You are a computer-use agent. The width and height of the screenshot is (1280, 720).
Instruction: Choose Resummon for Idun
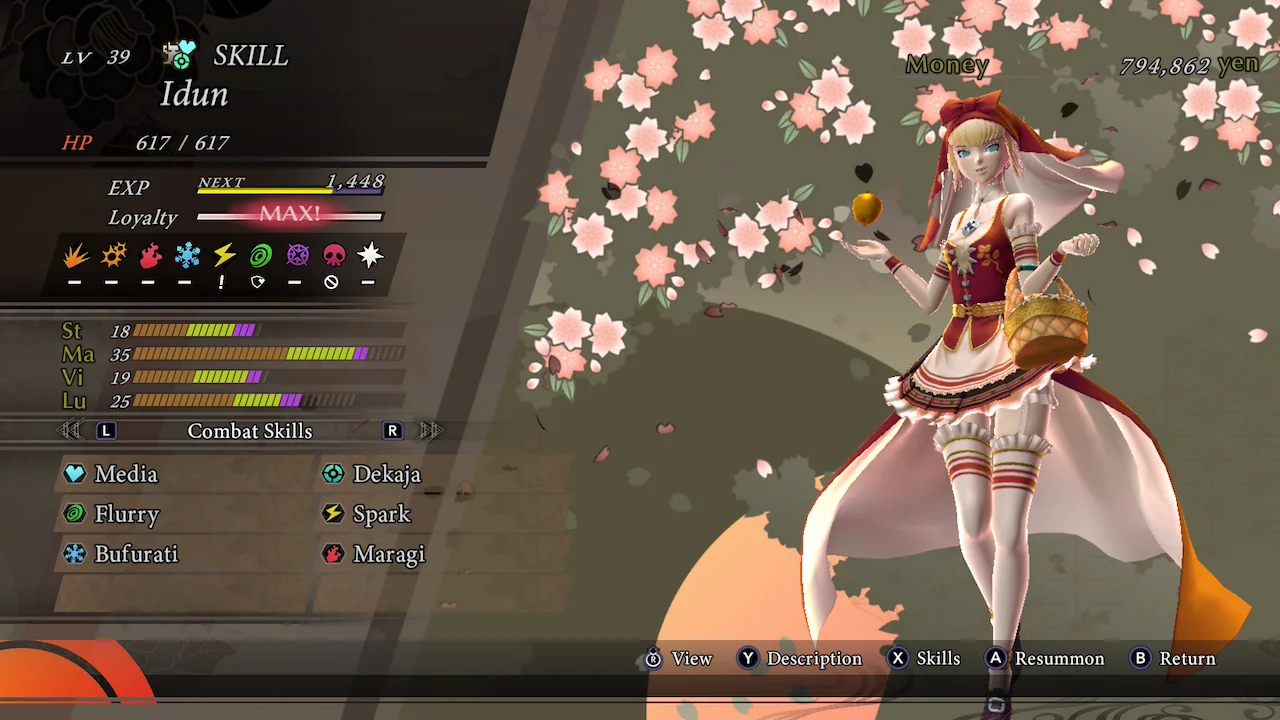coord(1045,659)
